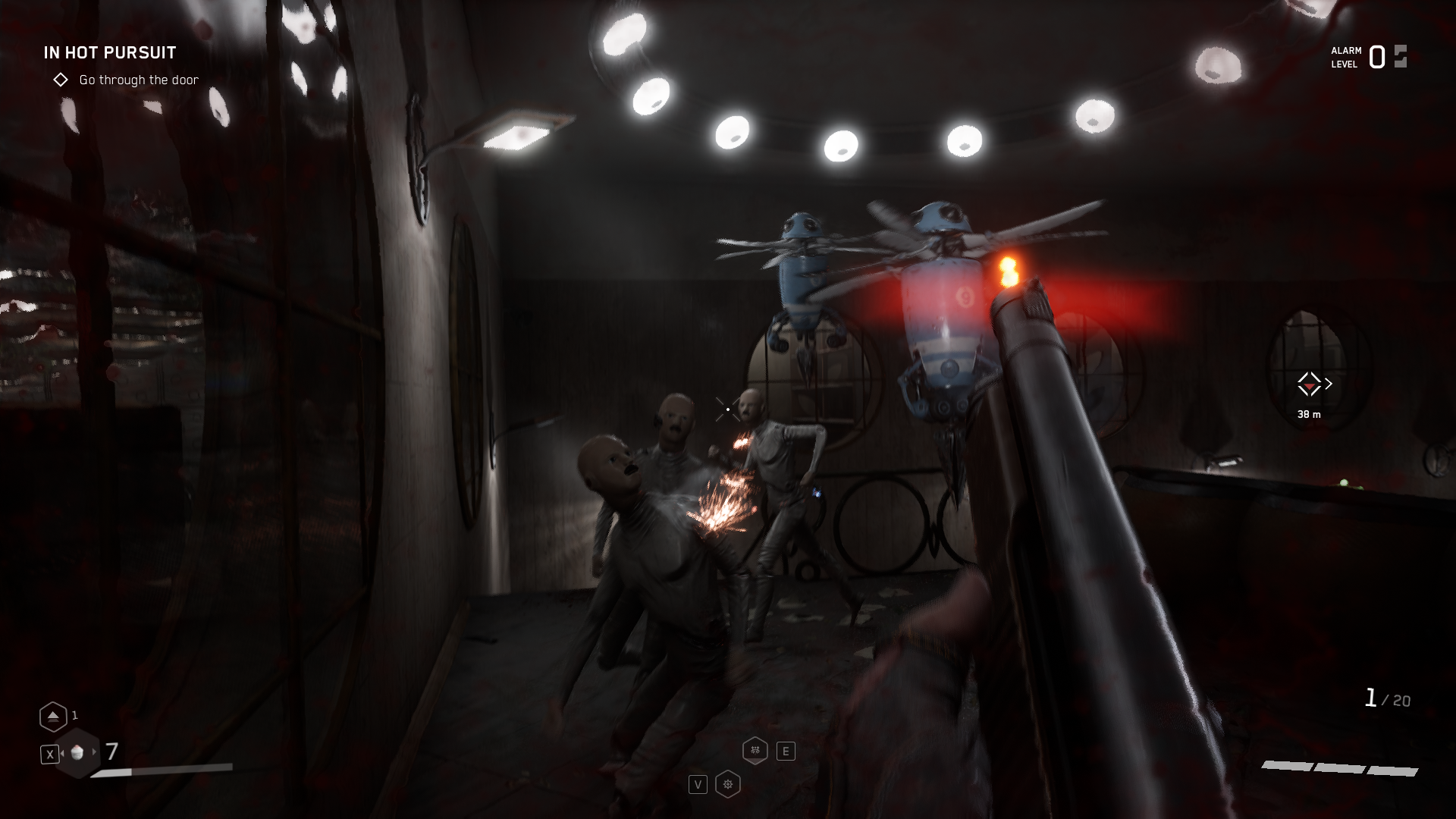
Task: Select the gear-shaped skill hexagon icon
Action: click(728, 783)
